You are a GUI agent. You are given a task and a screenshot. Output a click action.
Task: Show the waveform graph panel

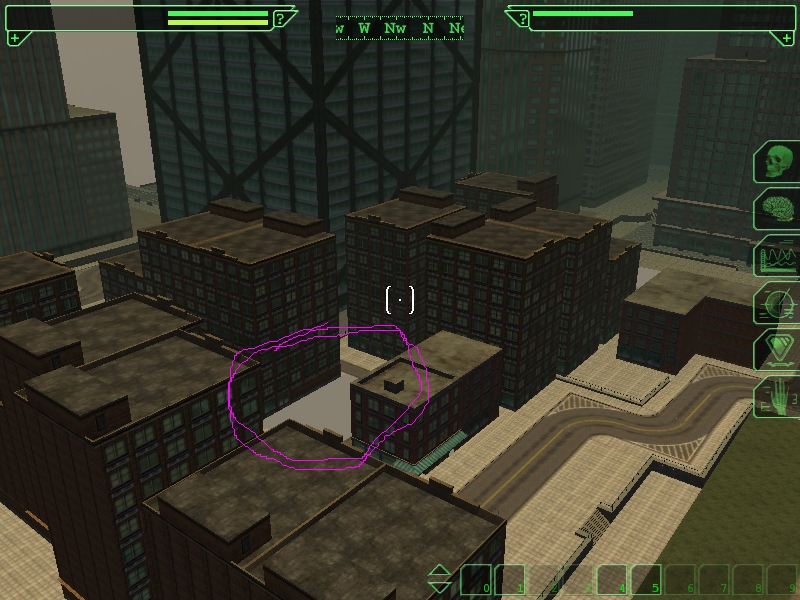pyautogui.click(x=777, y=257)
